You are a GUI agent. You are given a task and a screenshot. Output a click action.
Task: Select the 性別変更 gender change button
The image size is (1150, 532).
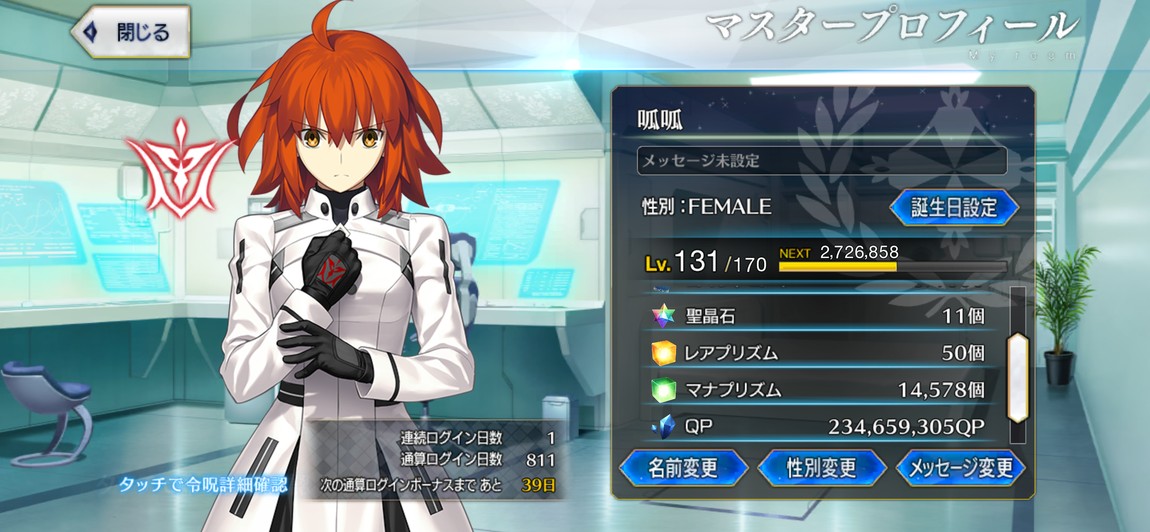point(821,467)
